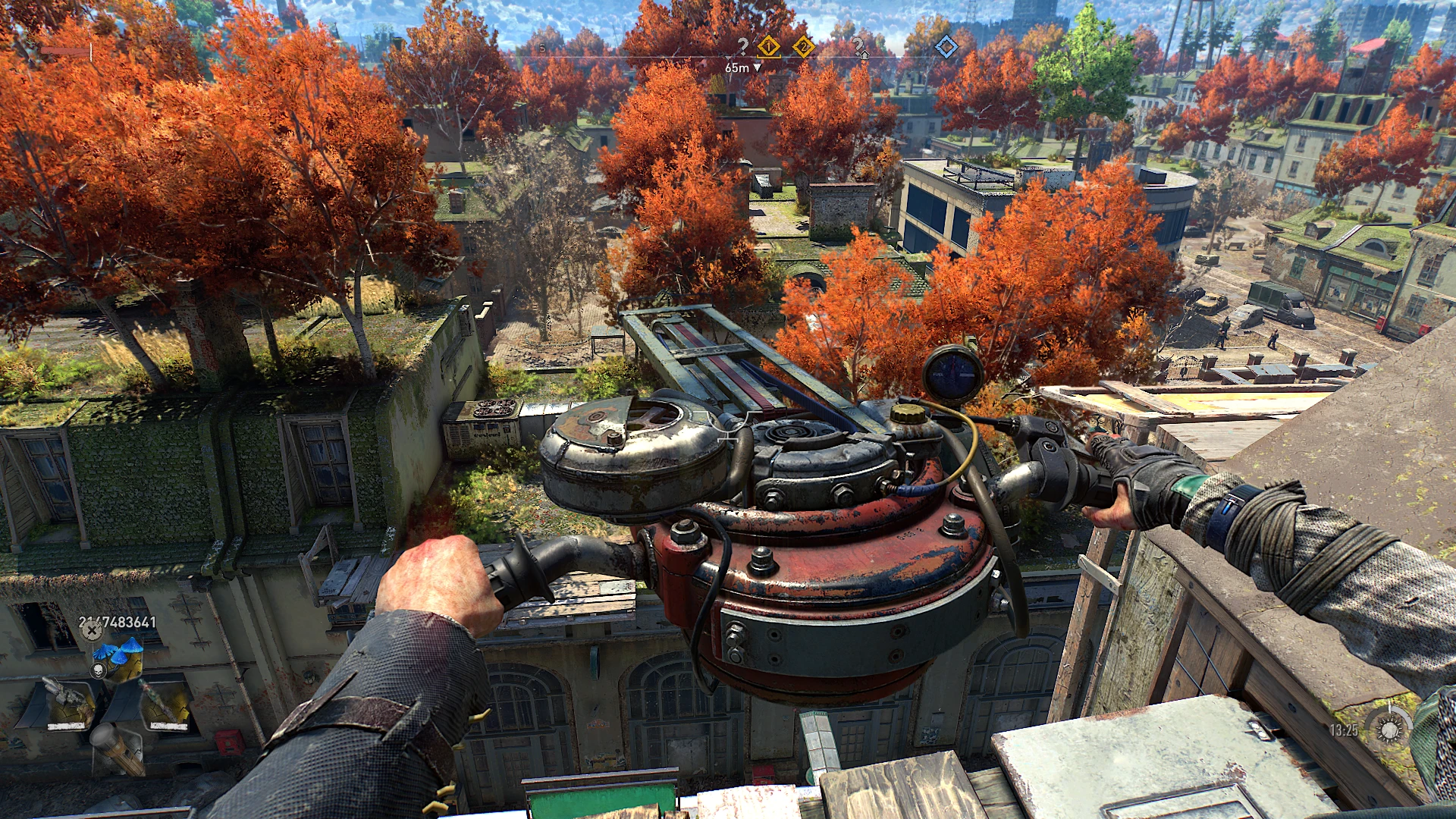Click the white chevron under the objective distance

coord(757,69)
